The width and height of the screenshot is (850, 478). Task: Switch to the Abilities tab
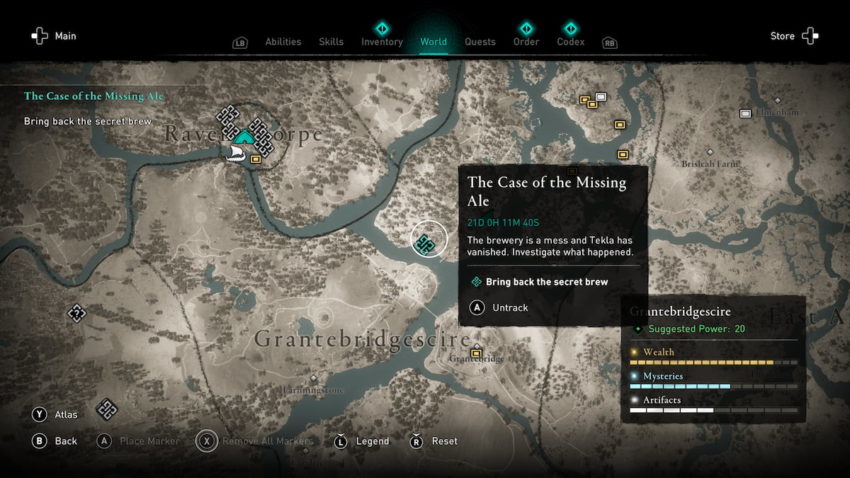(283, 42)
